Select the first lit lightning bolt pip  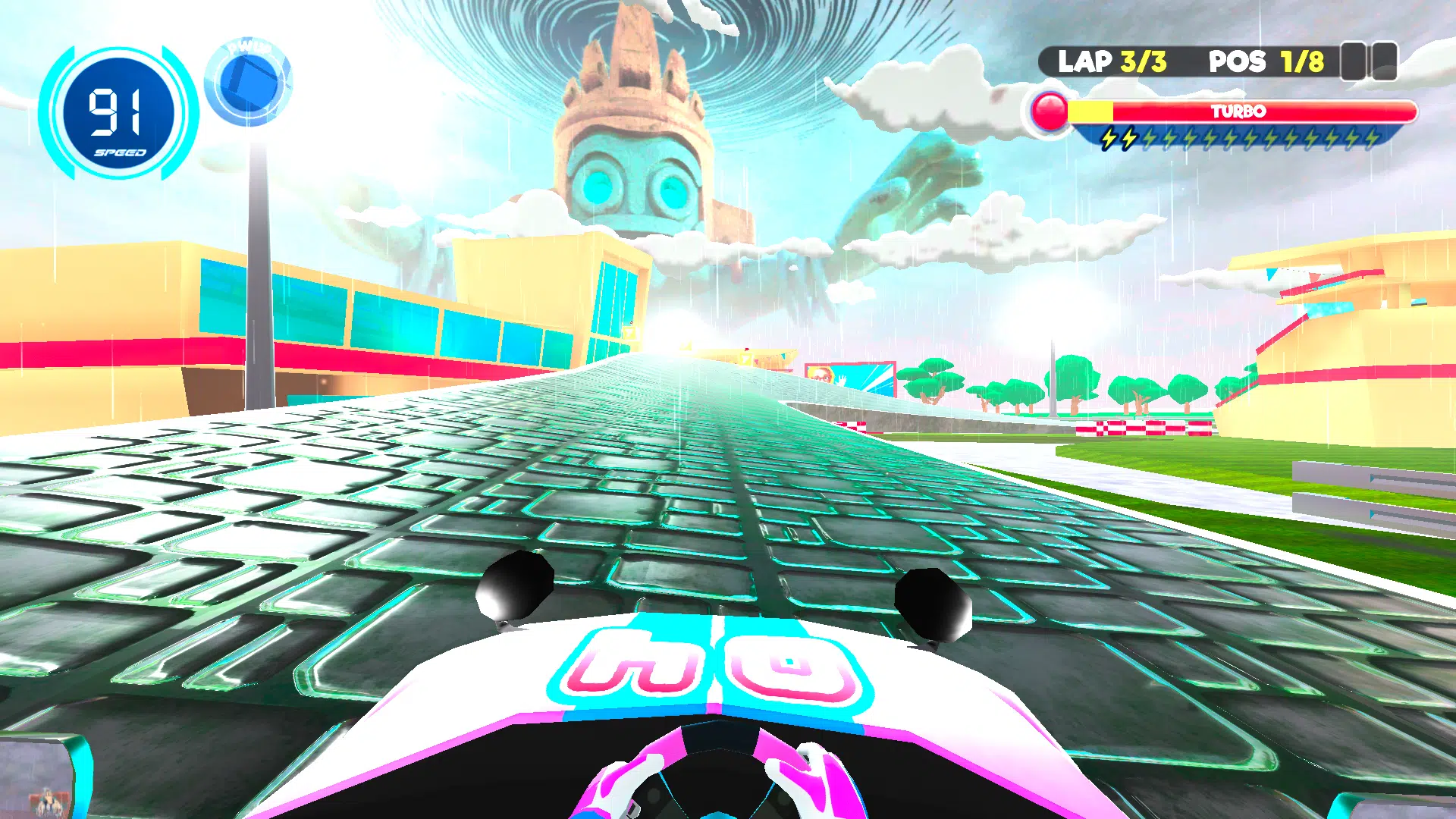(1109, 139)
